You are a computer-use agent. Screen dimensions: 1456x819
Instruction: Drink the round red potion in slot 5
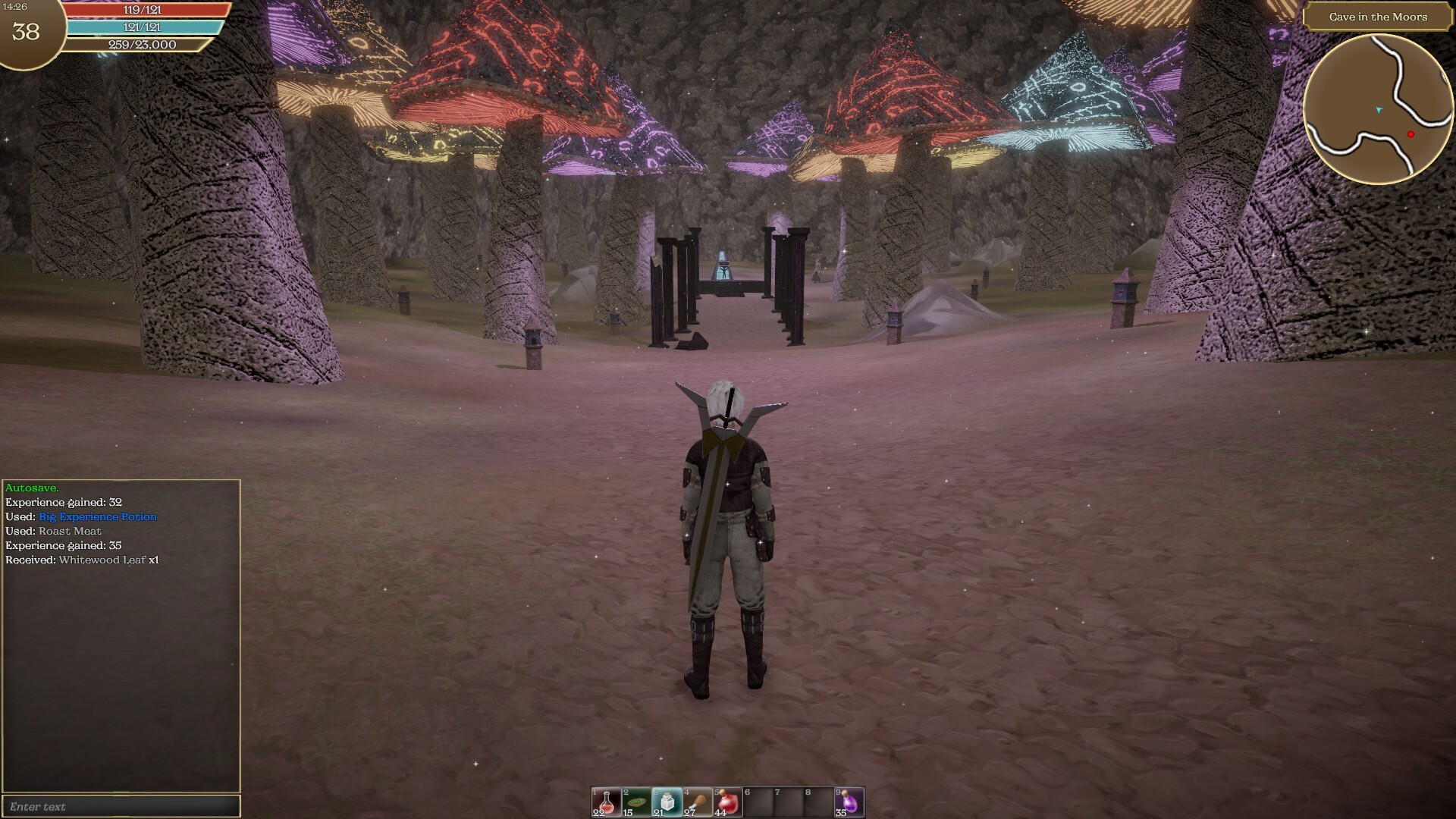click(x=727, y=802)
